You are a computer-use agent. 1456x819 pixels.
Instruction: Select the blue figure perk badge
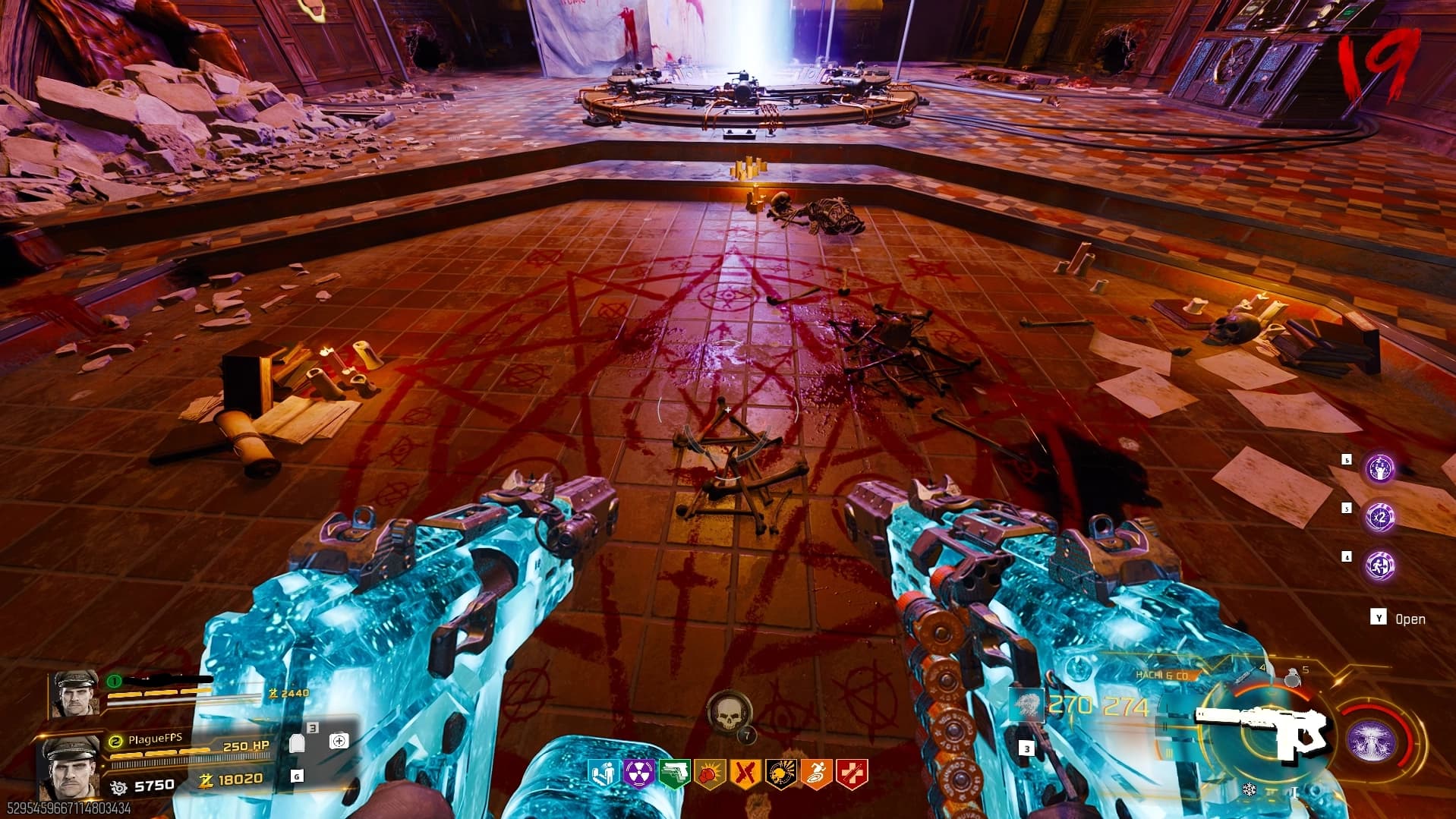[x=603, y=773]
